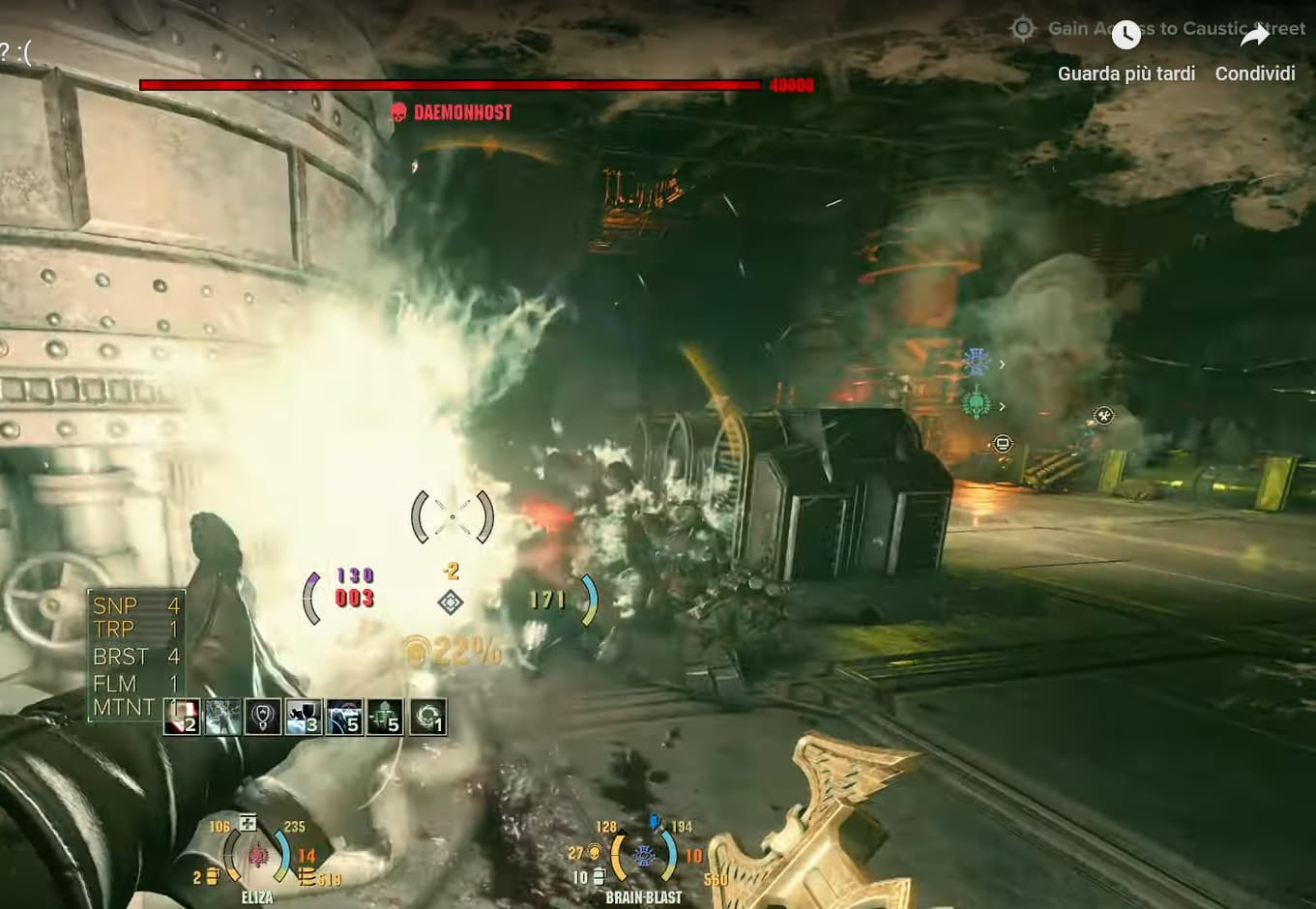This screenshot has width=1316, height=909.
Task: Save video with Guarda più tardi
Action: (x=1126, y=52)
